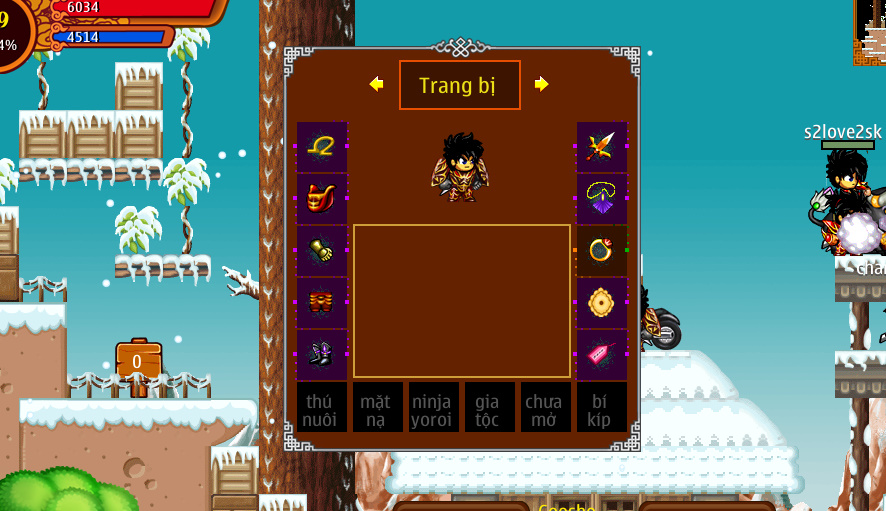The image size is (886, 511).
Task: Open the bí kíp slot
Action: 601,407
